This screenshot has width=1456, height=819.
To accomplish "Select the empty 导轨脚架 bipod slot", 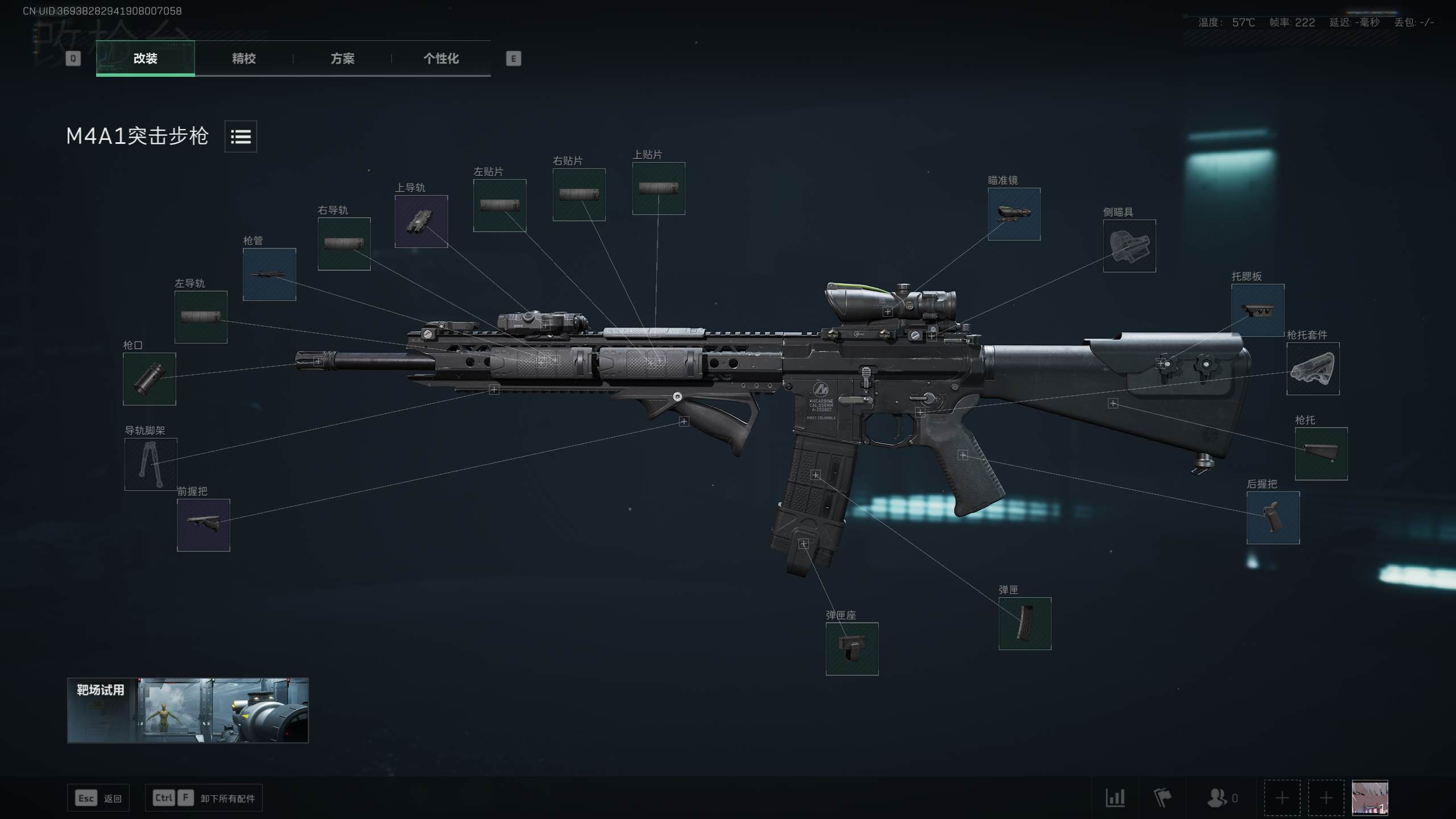I will coord(151,464).
